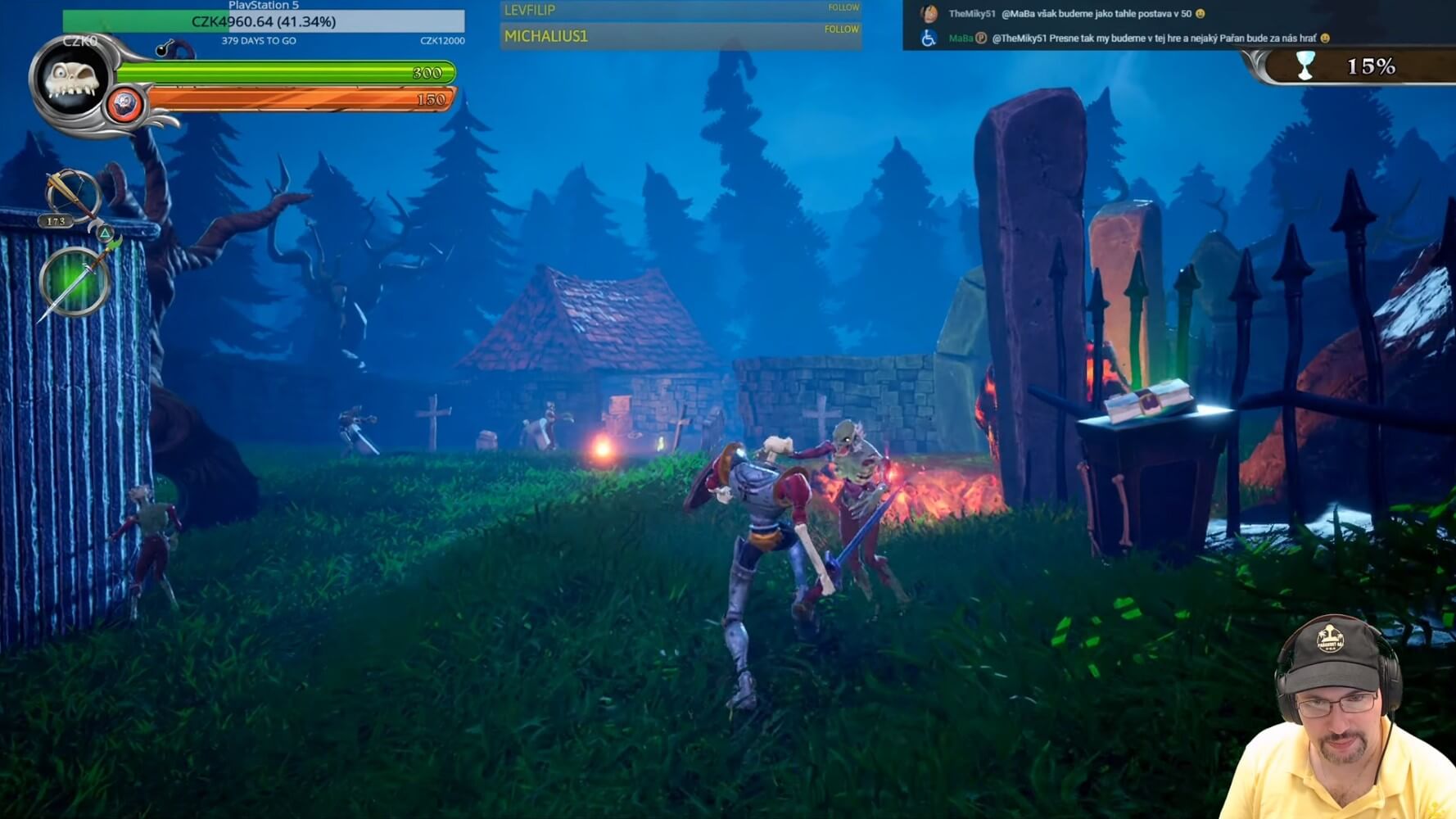Click the skull character portrait
Screen dimensions: 1456x819
[x=71, y=79]
